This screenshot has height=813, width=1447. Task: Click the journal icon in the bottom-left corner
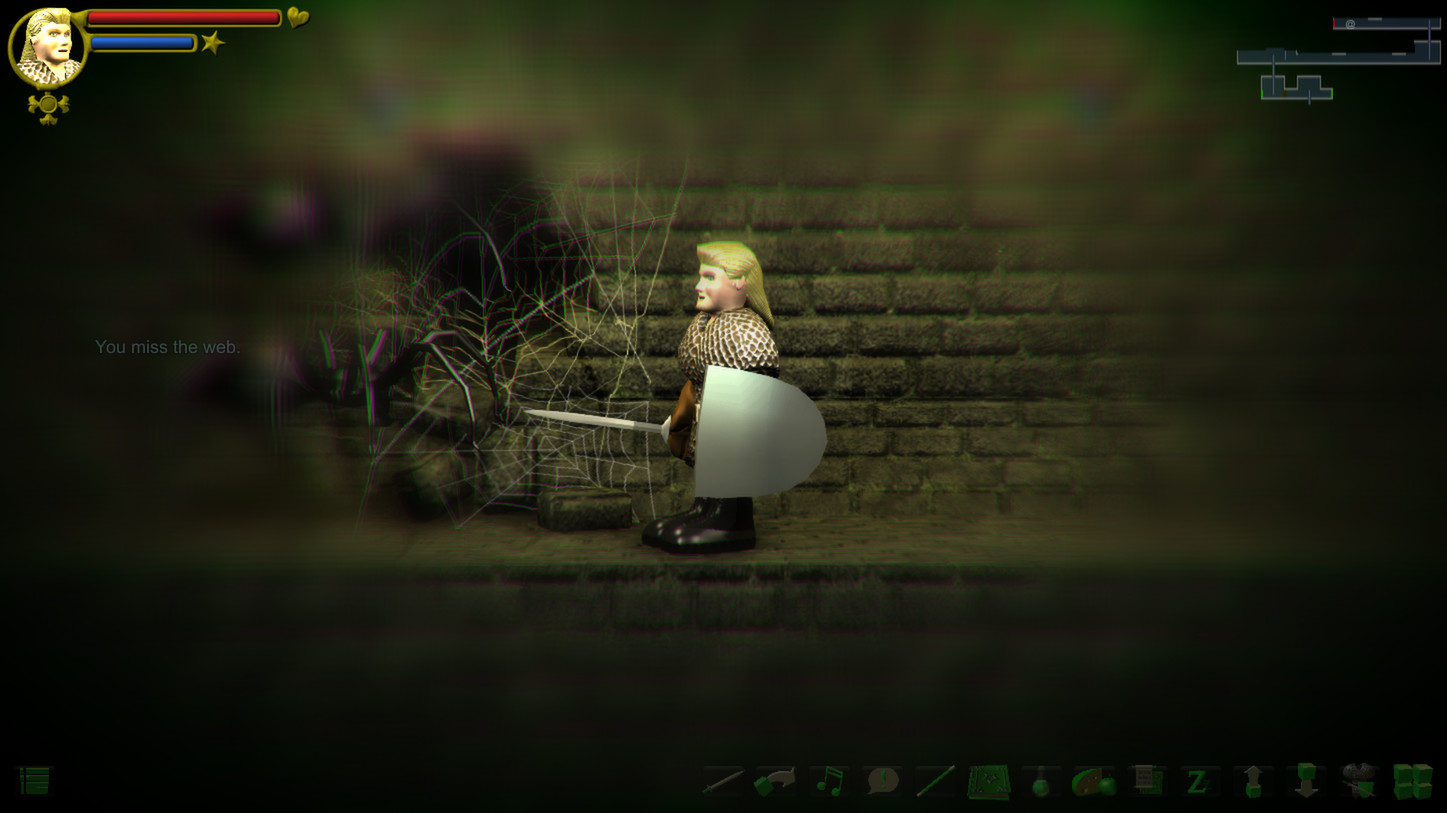33,782
